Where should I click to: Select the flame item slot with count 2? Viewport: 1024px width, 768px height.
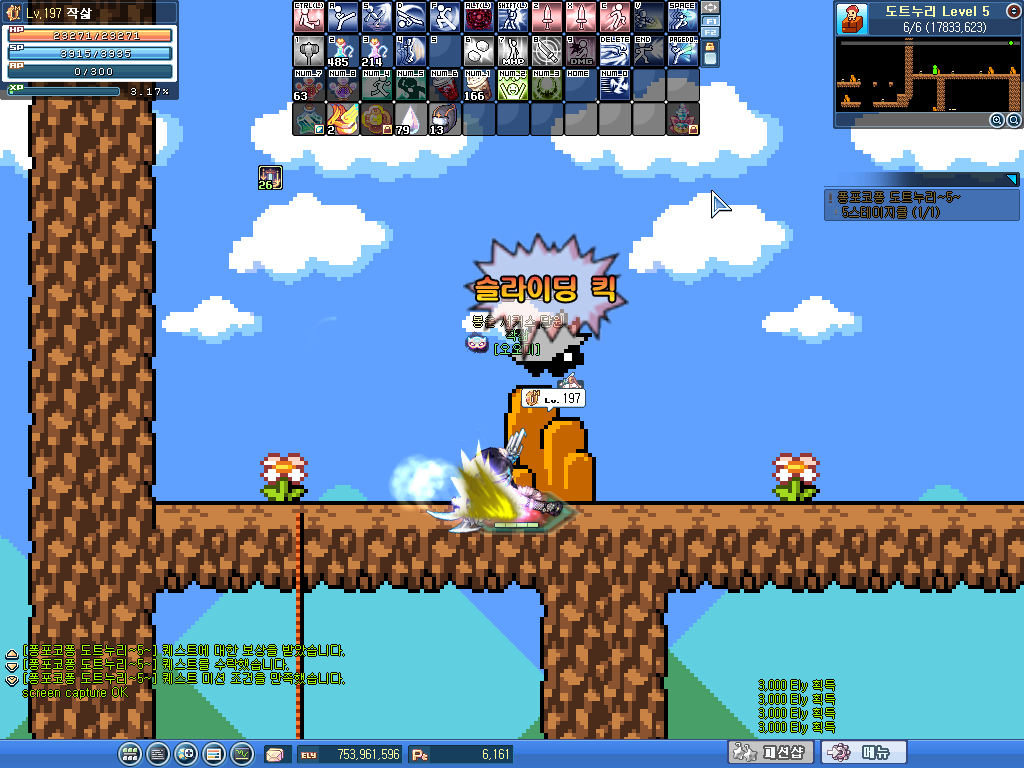pyautogui.click(x=343, y=119)
